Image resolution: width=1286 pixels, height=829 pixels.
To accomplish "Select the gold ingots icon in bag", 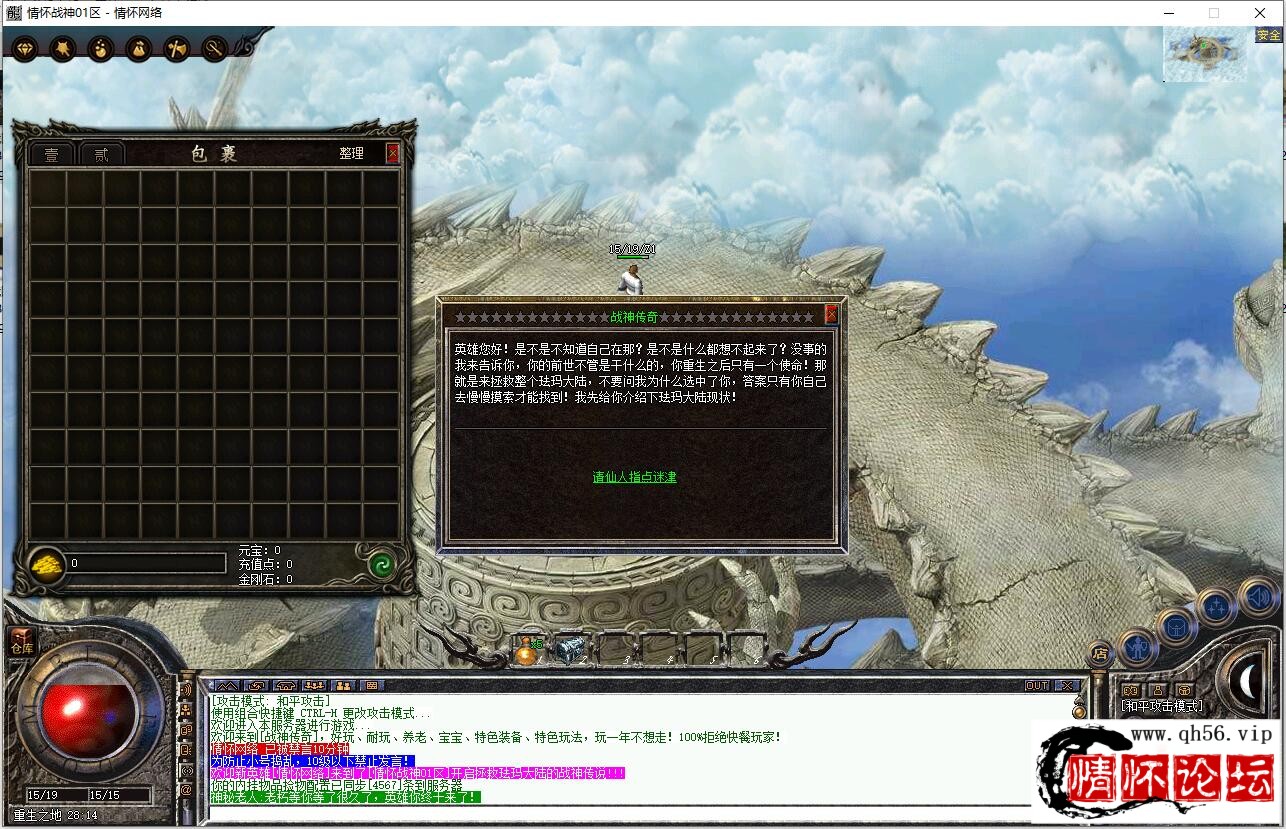I will coord(46,564).
